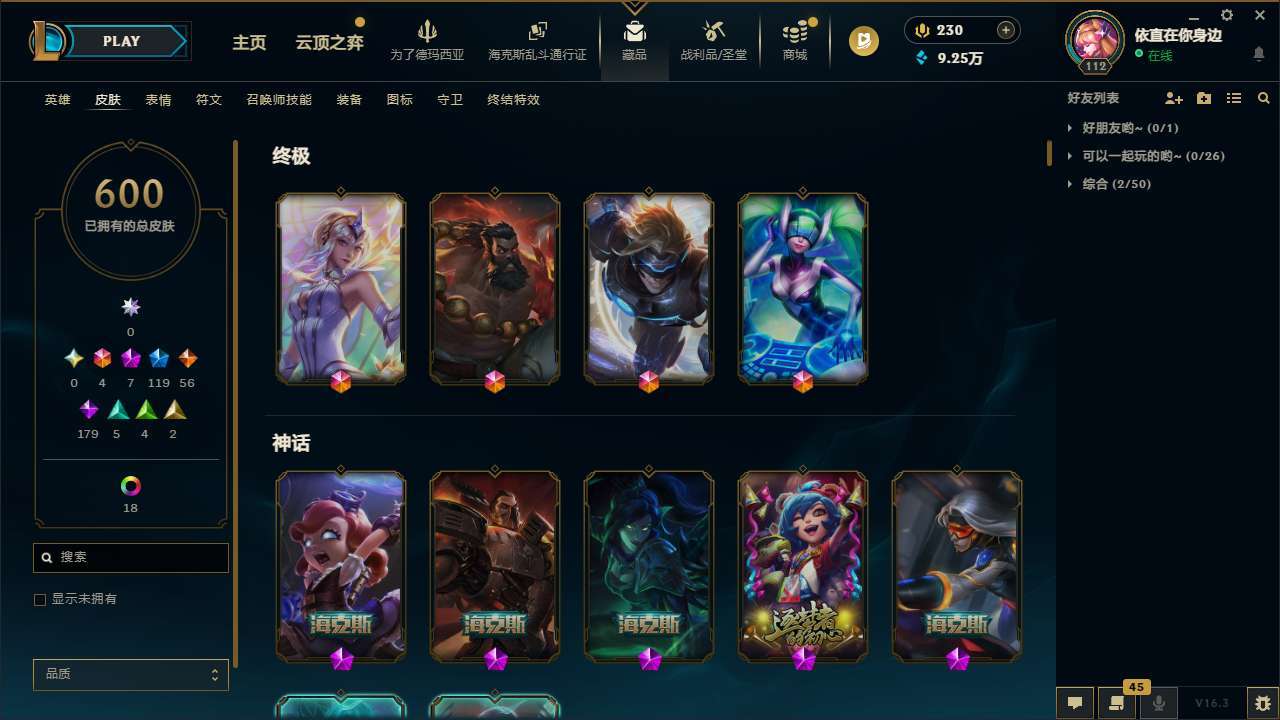The image size is (1280, 720).
Task: Enable the 显示未拥有 checkbox
Action: [x=40, y=599]
